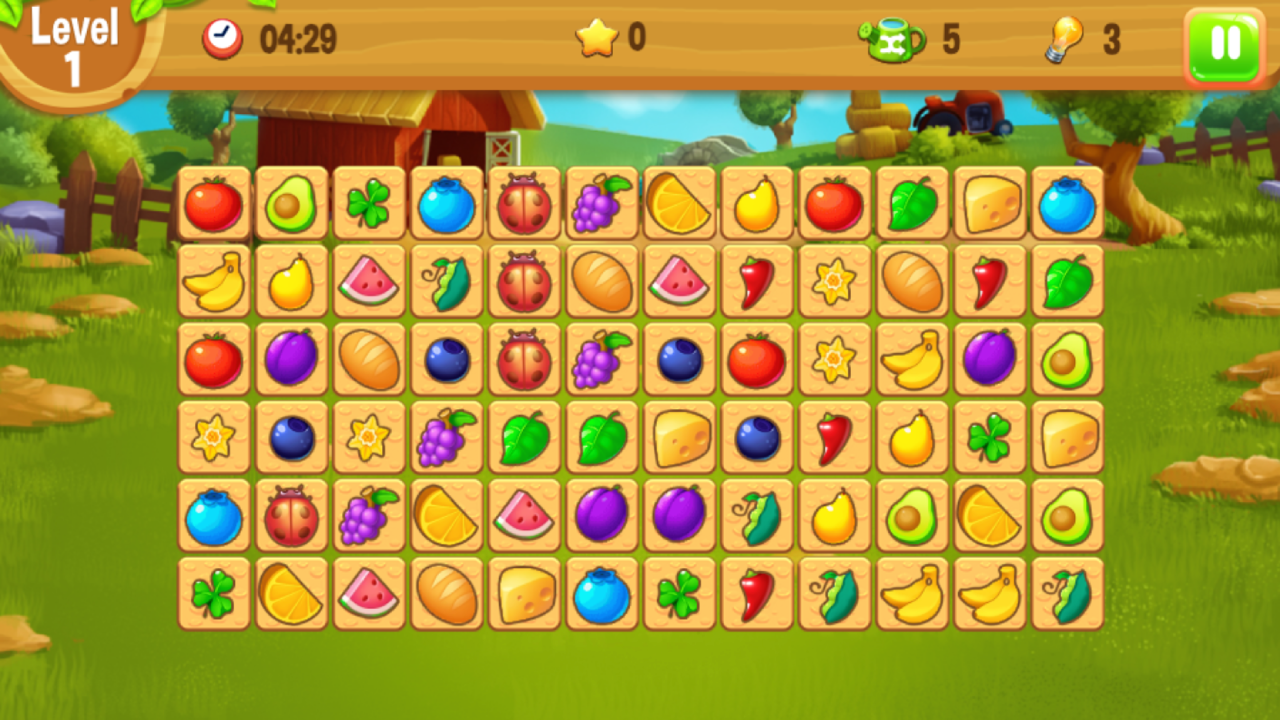Select the clover tile in the bottom-left corner
Screen dimensions: 1280x720
(213, 595)
